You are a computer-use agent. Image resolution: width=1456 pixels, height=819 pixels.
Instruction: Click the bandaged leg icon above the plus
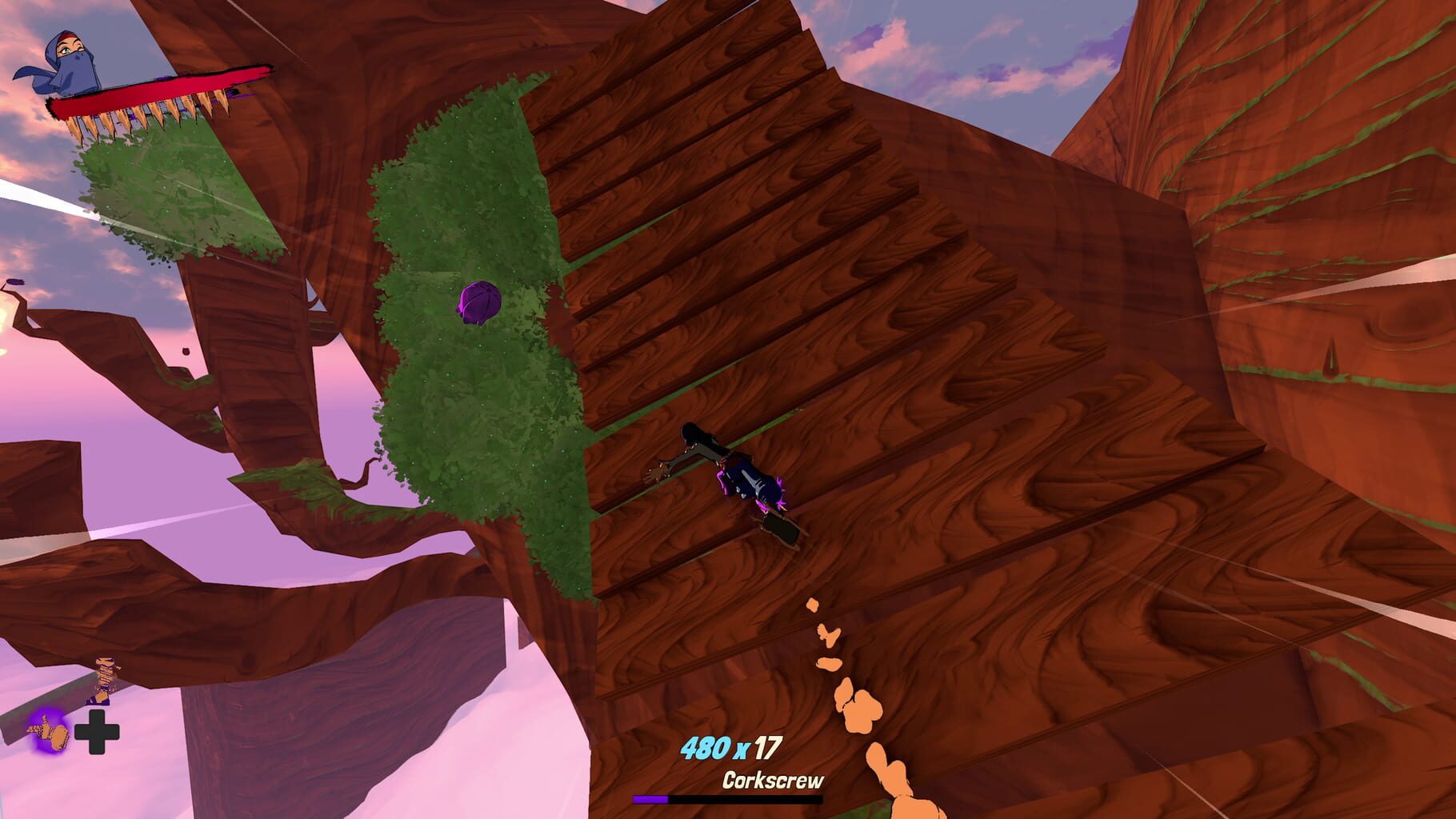(104, 678)
